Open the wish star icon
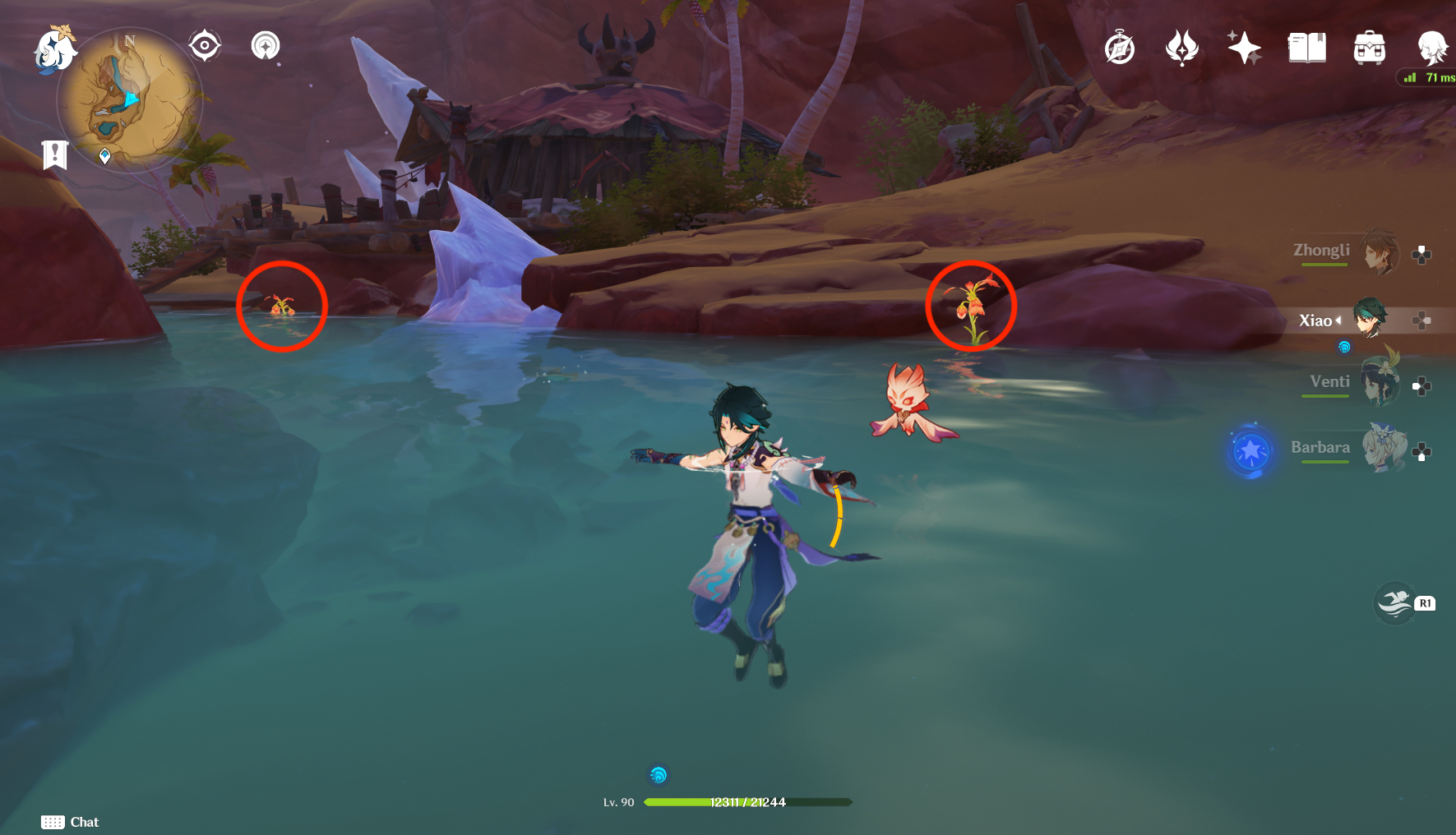This screenshot has width=1456, height=835. 1244,48
